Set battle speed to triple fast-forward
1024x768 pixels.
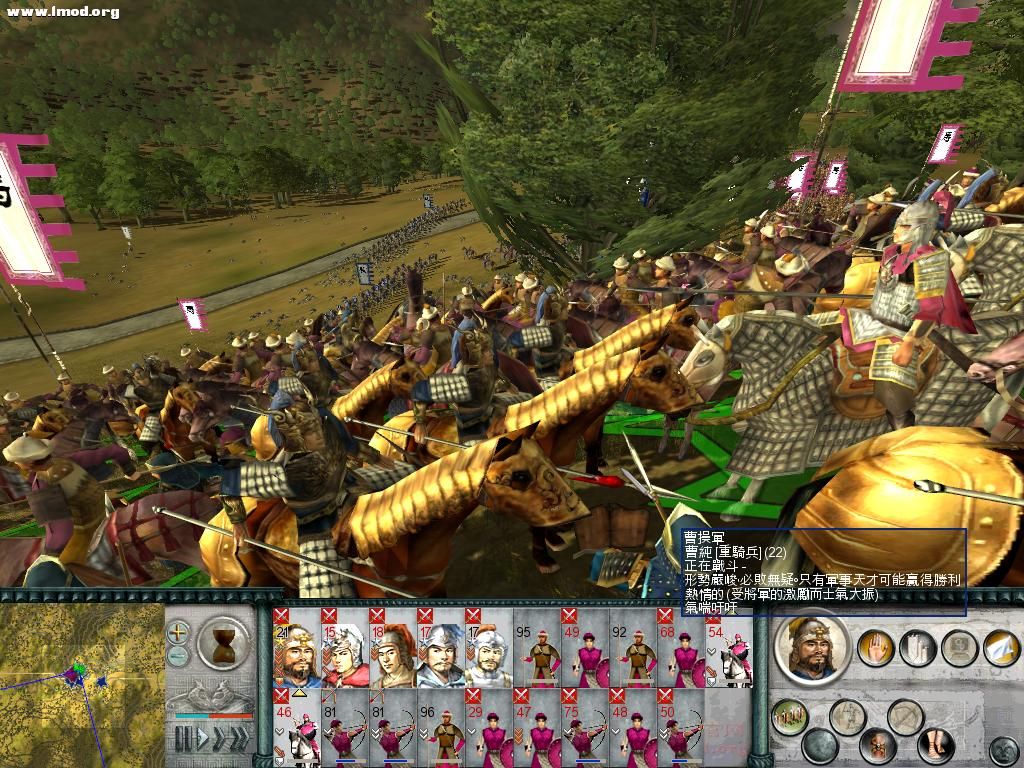240,739
